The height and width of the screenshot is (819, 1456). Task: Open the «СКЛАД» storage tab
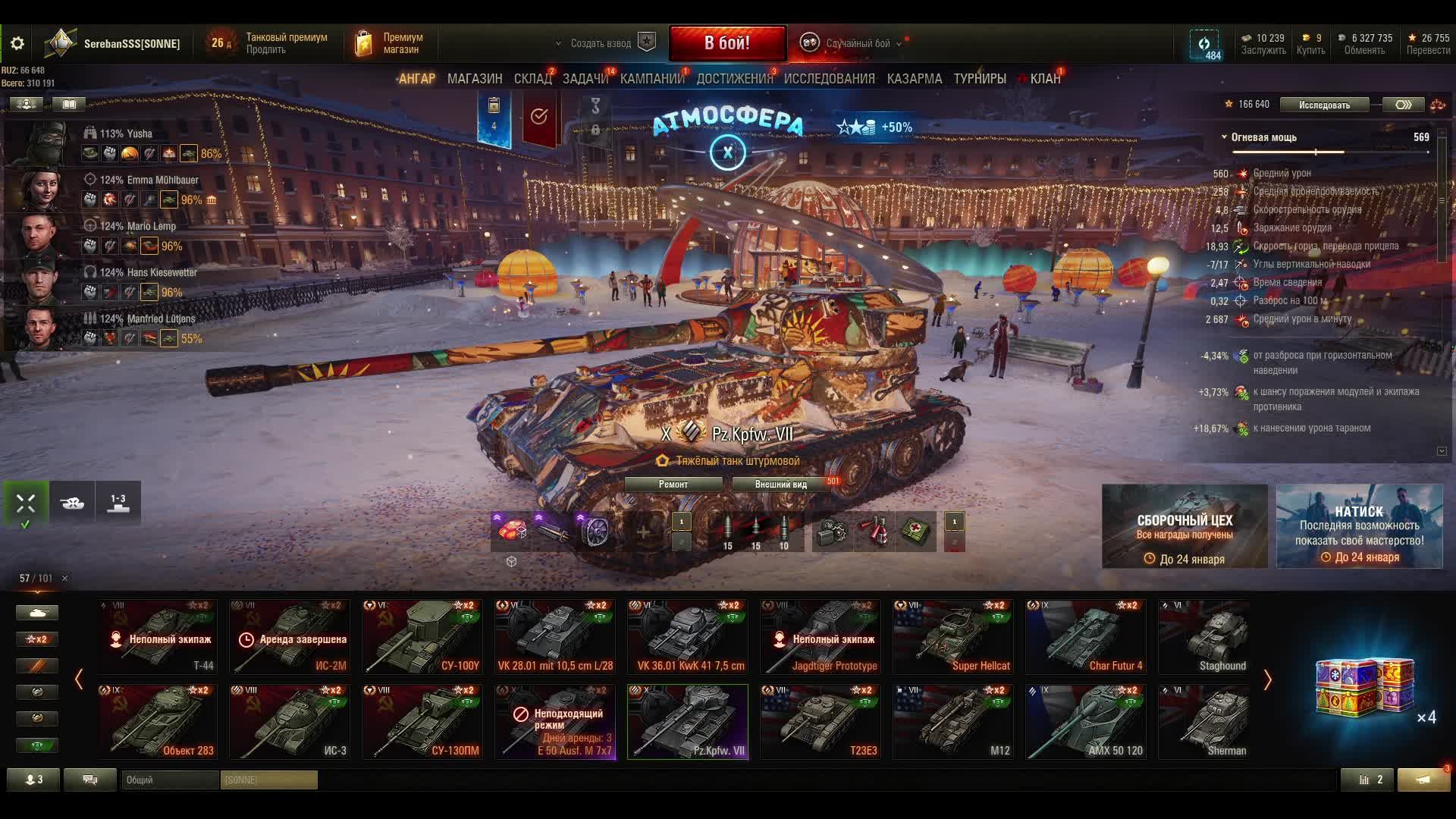pyautogui.click(x=532, y=79)
